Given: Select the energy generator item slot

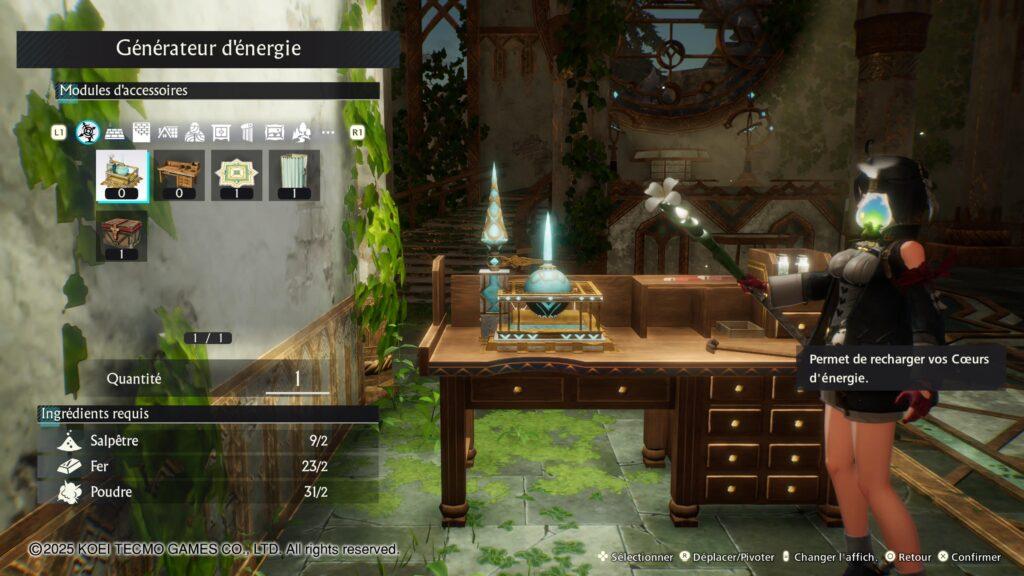Looking at the screenshot, I should [x=123, y=176].
